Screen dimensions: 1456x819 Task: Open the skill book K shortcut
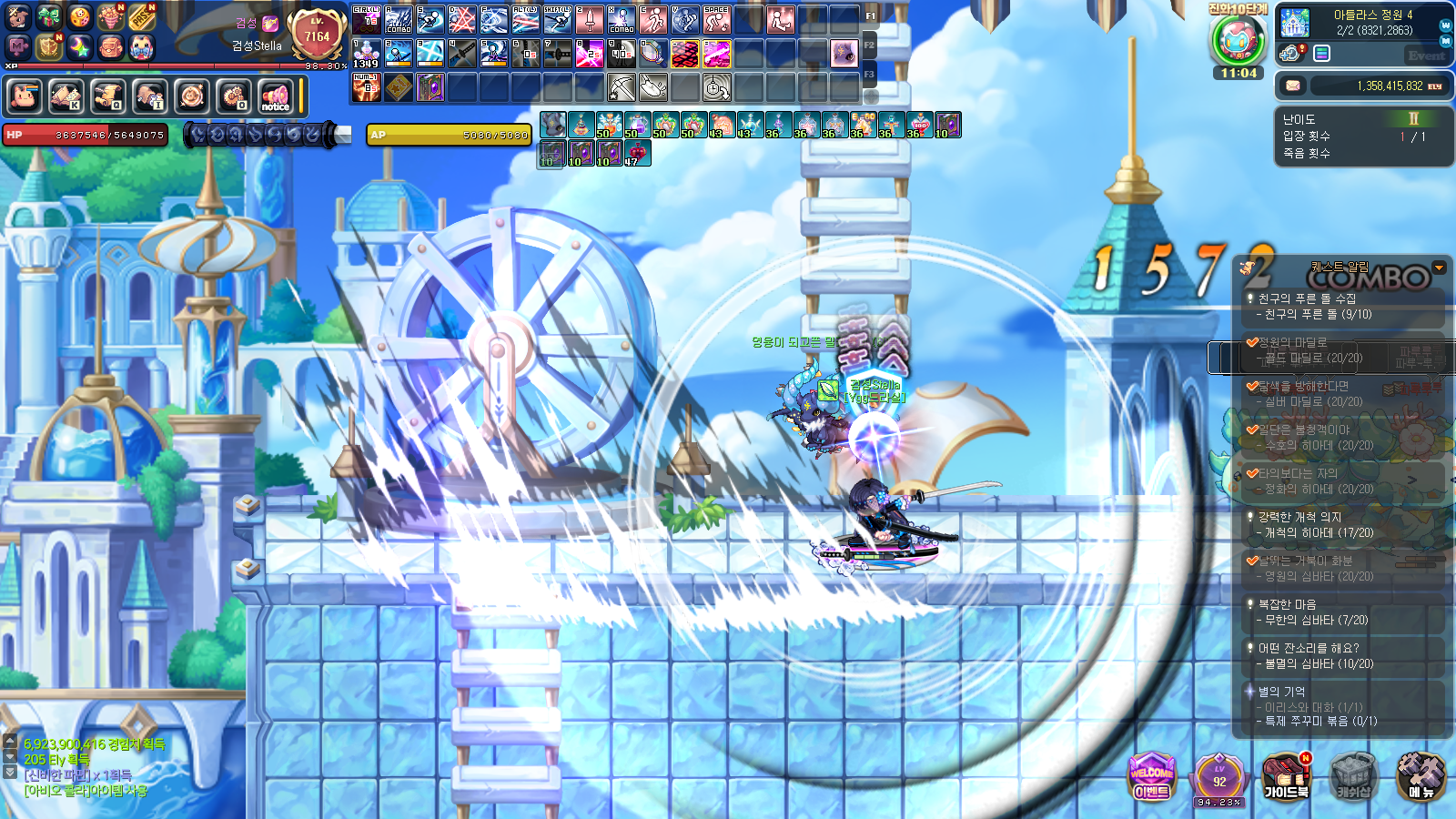point(66,96)
